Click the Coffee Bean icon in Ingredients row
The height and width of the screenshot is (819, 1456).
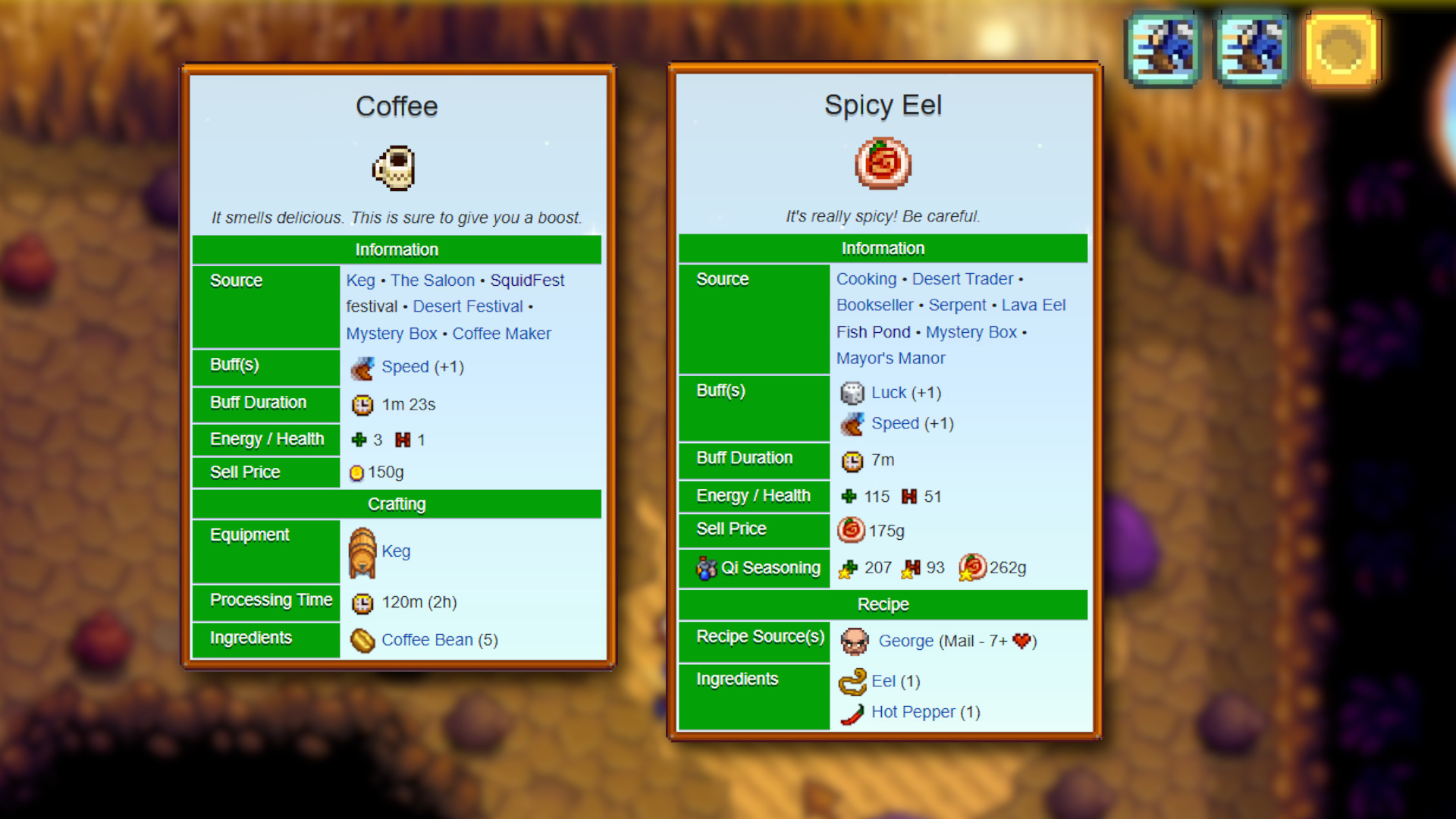(x=363, y=640)
